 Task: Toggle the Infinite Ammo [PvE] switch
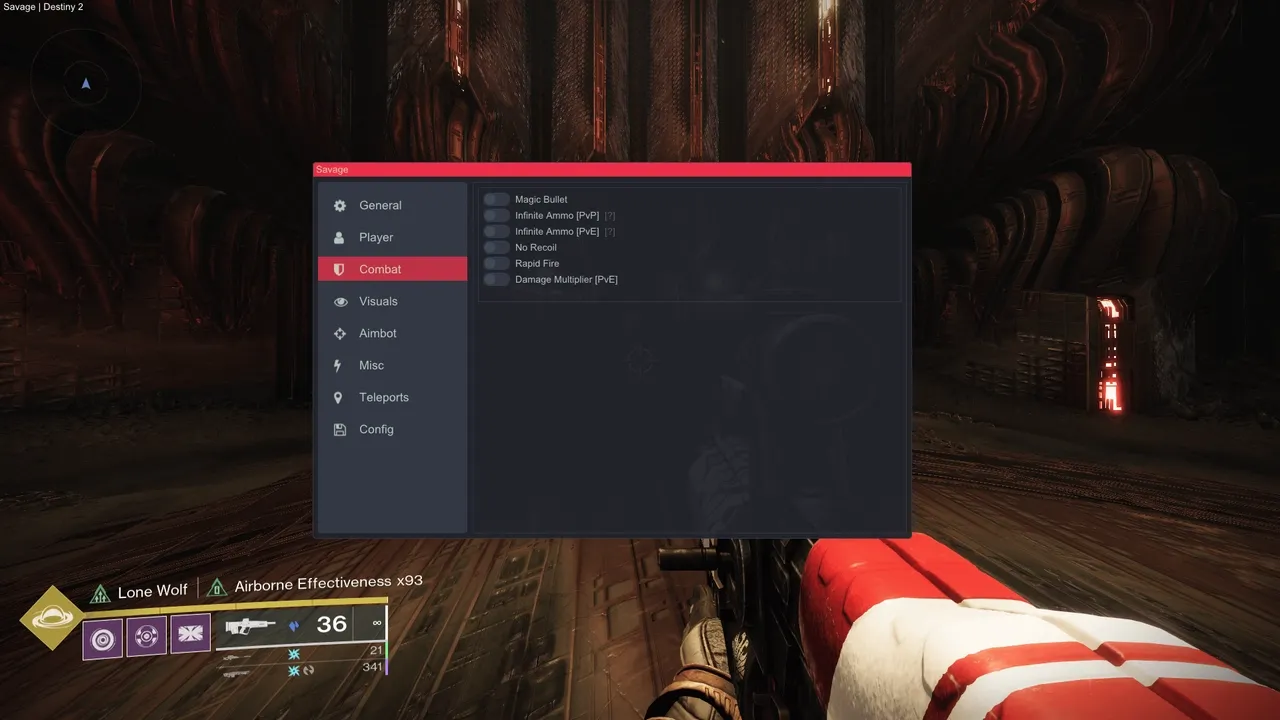[496, 232]
